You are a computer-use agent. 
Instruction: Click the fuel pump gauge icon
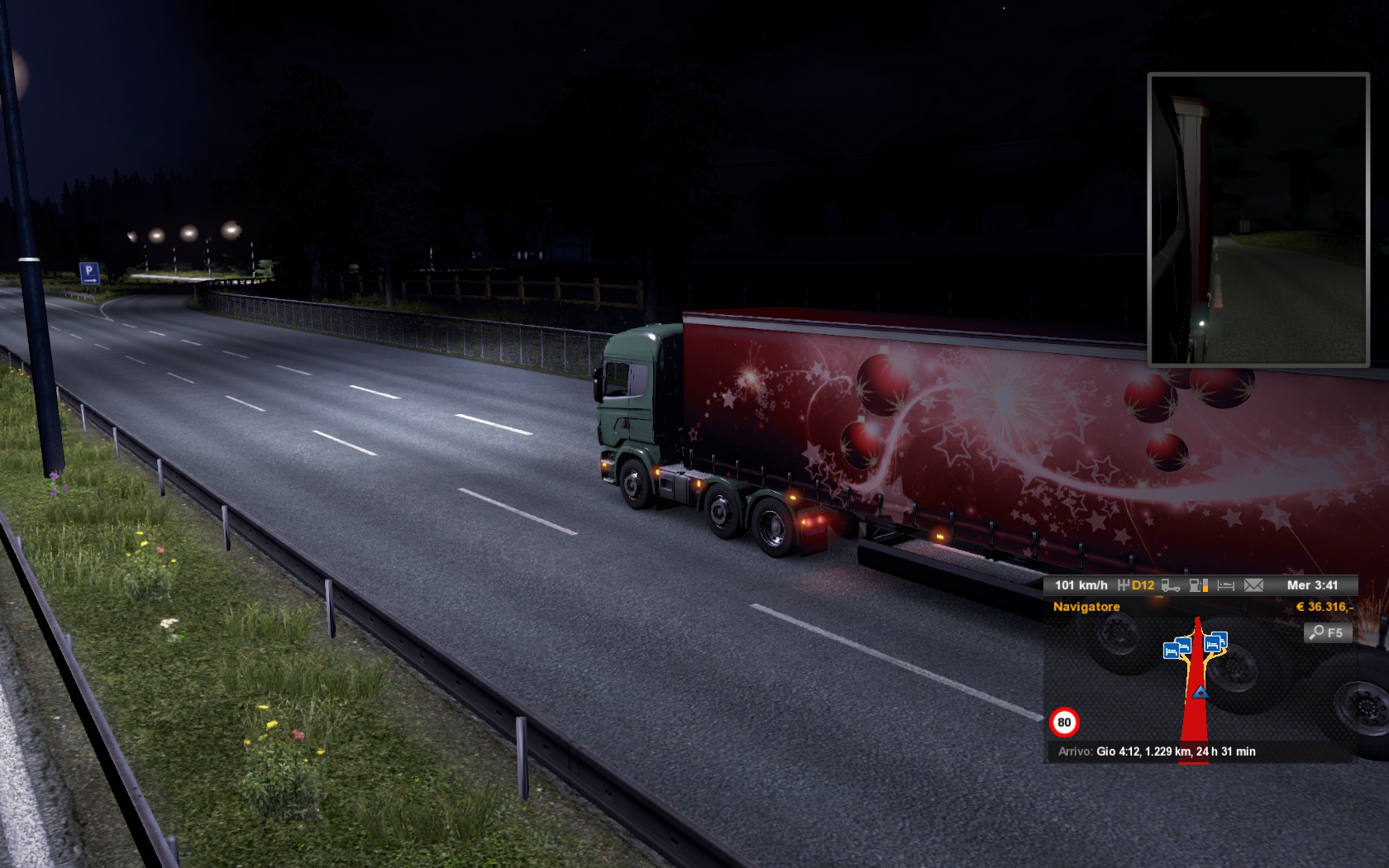pos(1198,585)
